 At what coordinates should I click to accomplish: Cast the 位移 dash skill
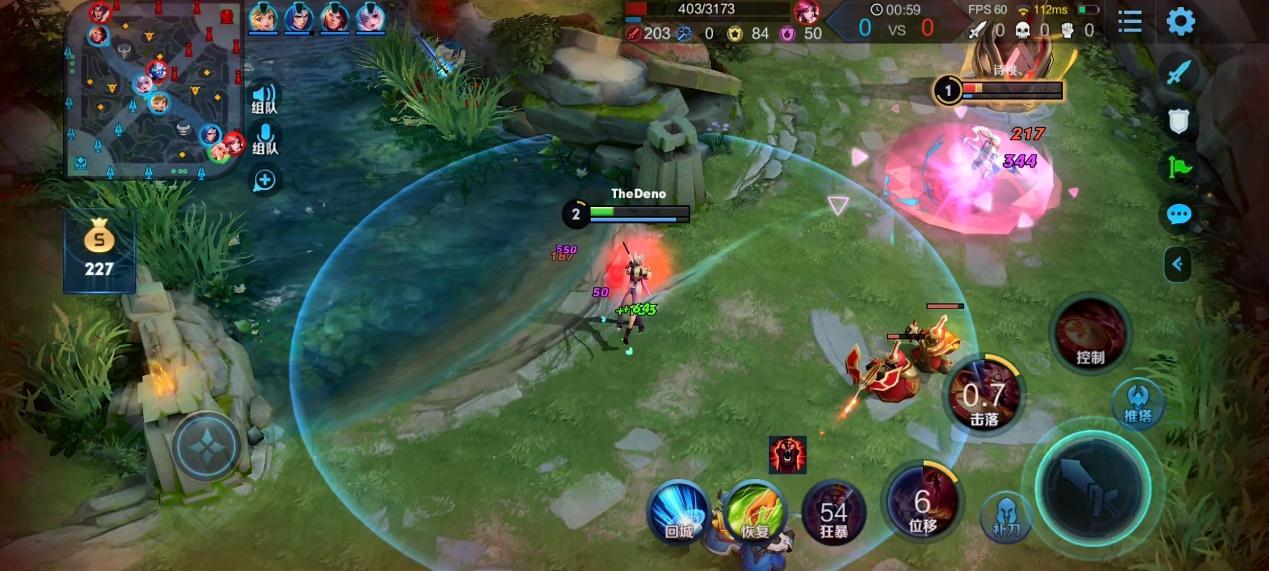point(921,500)
